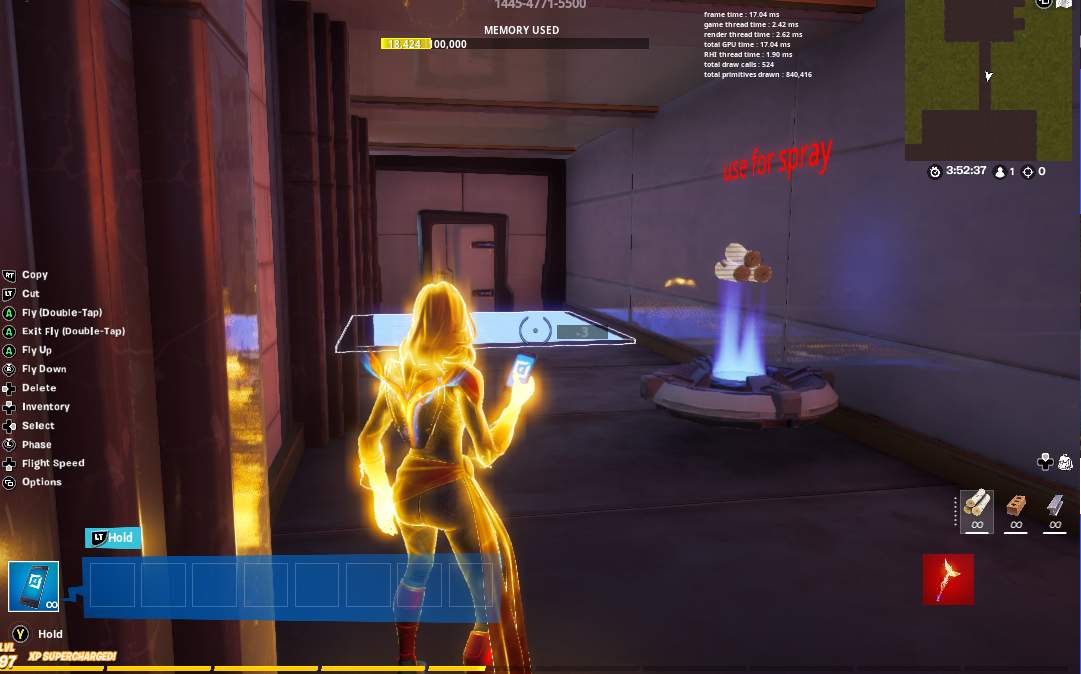
Task: Switch to the brick building material
Action: pos(1016,505)
